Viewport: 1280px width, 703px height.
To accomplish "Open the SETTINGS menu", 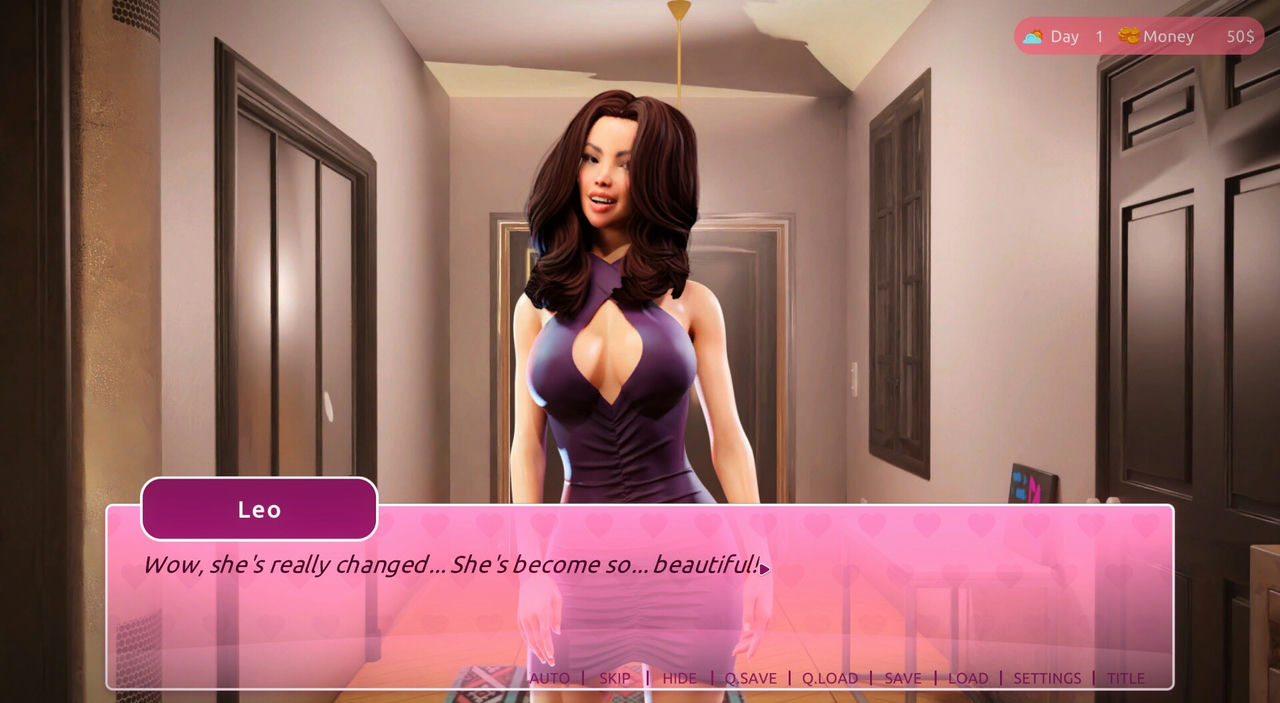I will (x=1047, y=678).
